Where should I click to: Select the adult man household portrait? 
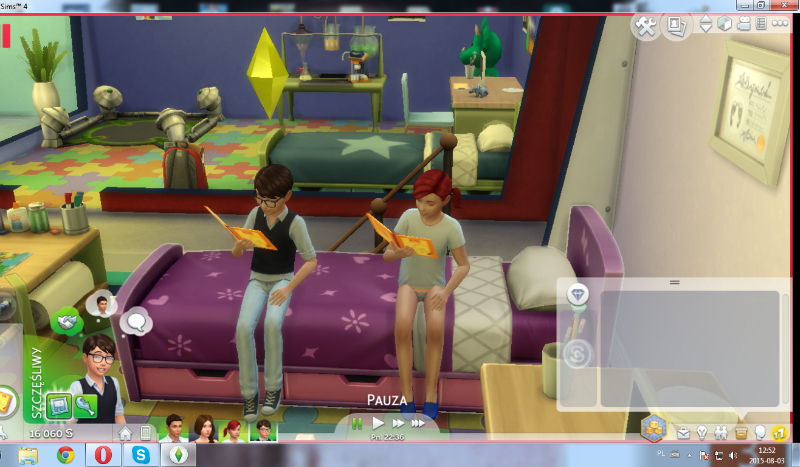172,430
